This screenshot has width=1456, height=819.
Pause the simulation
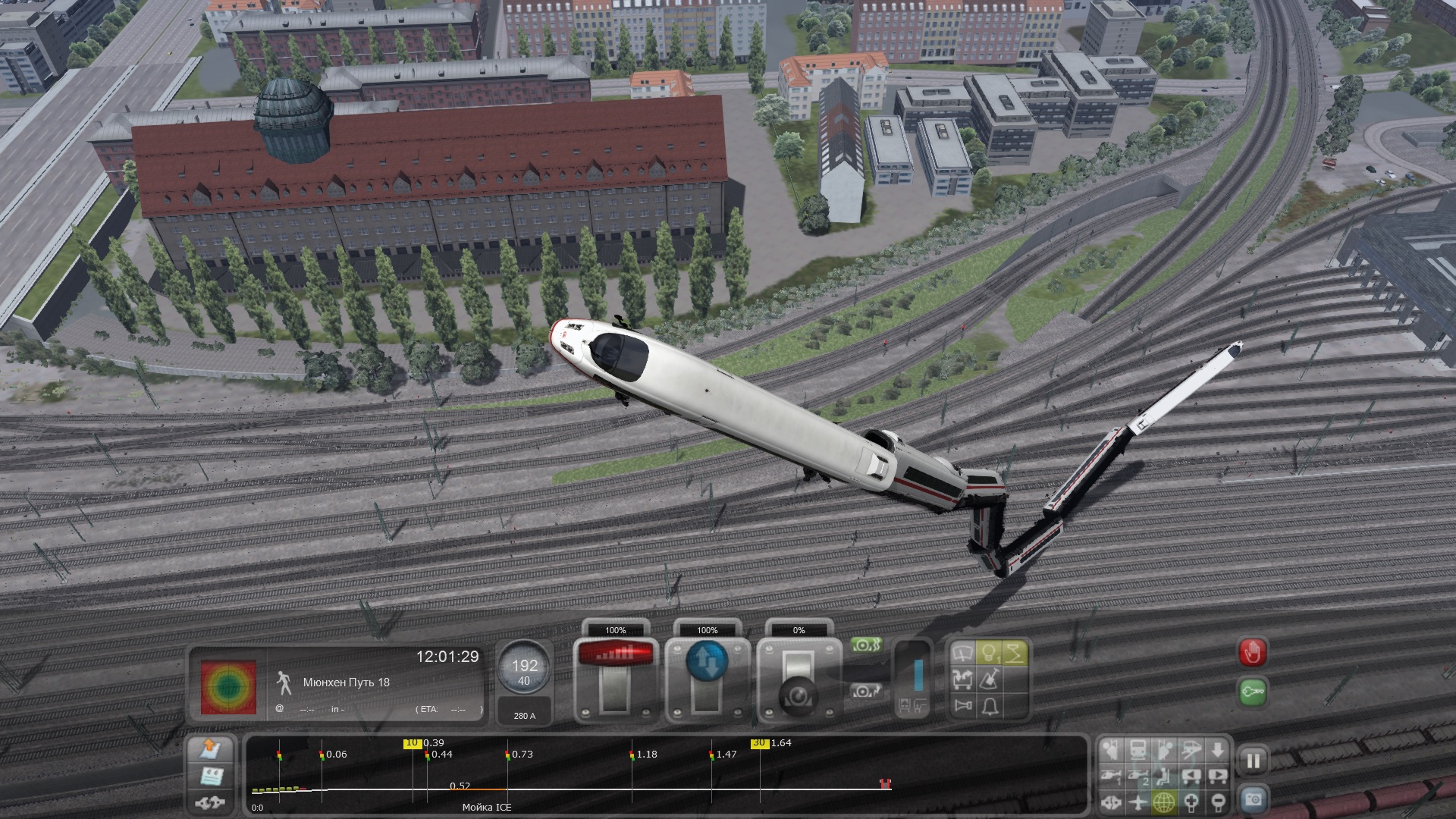point(1253,761)
